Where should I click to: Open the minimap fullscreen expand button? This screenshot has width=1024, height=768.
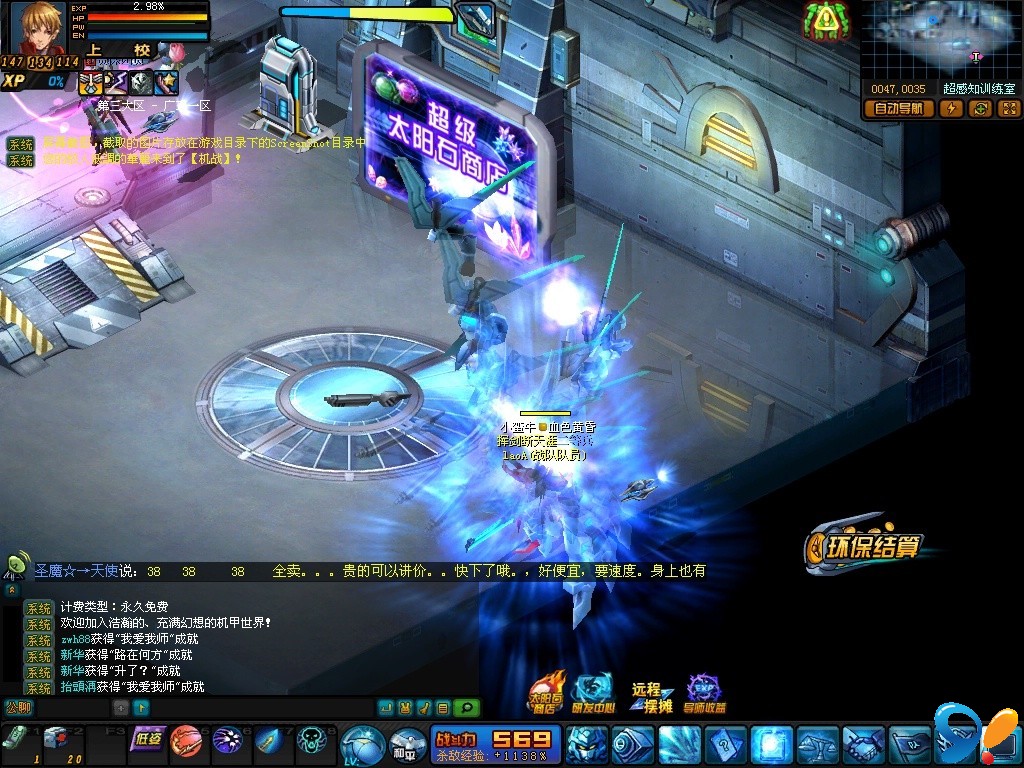(1008, 109)
